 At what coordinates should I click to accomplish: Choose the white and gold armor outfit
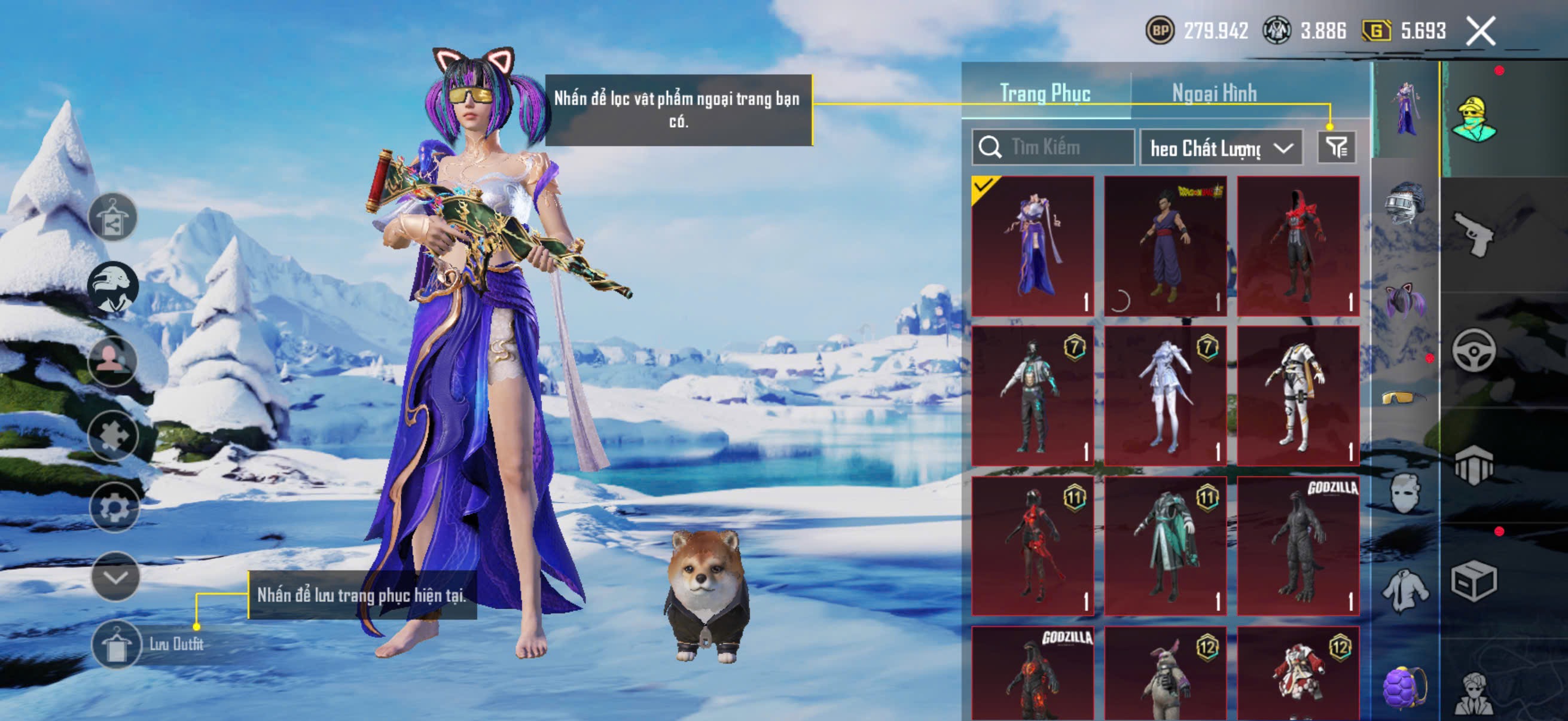(x=1298, y=396)
